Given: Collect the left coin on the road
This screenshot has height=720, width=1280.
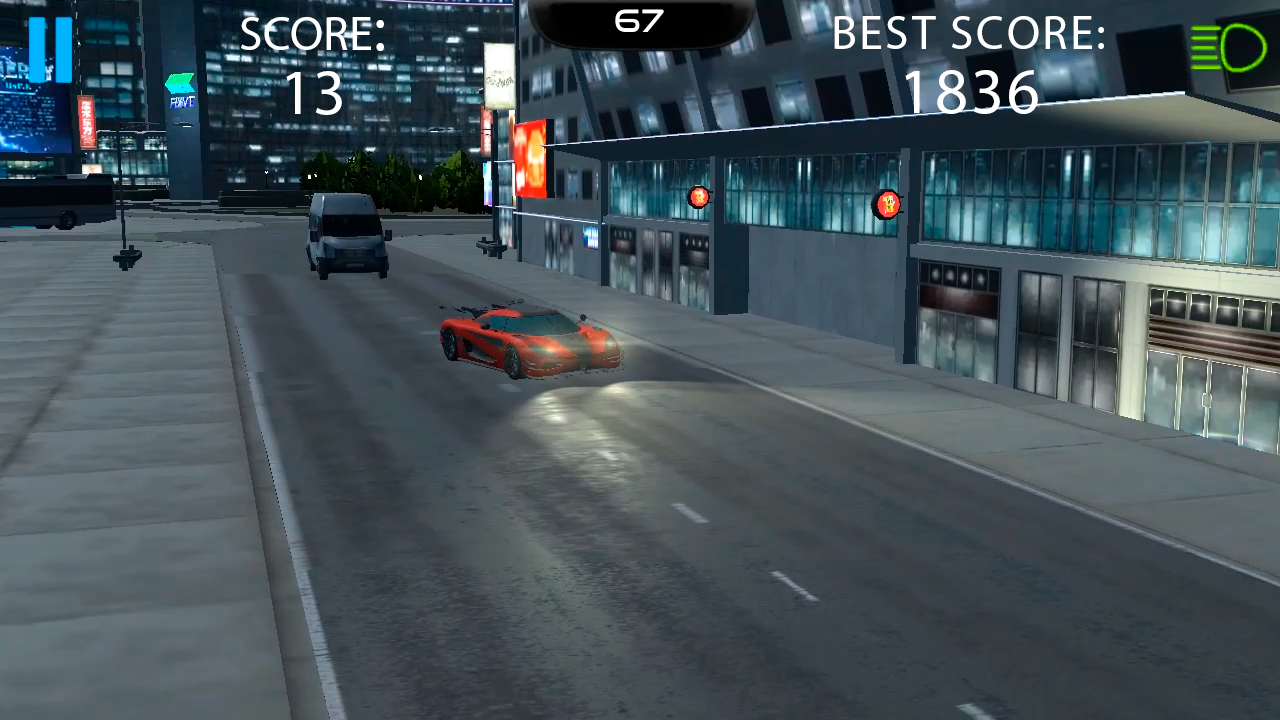Looking at the screenshot, I should 698,196.
